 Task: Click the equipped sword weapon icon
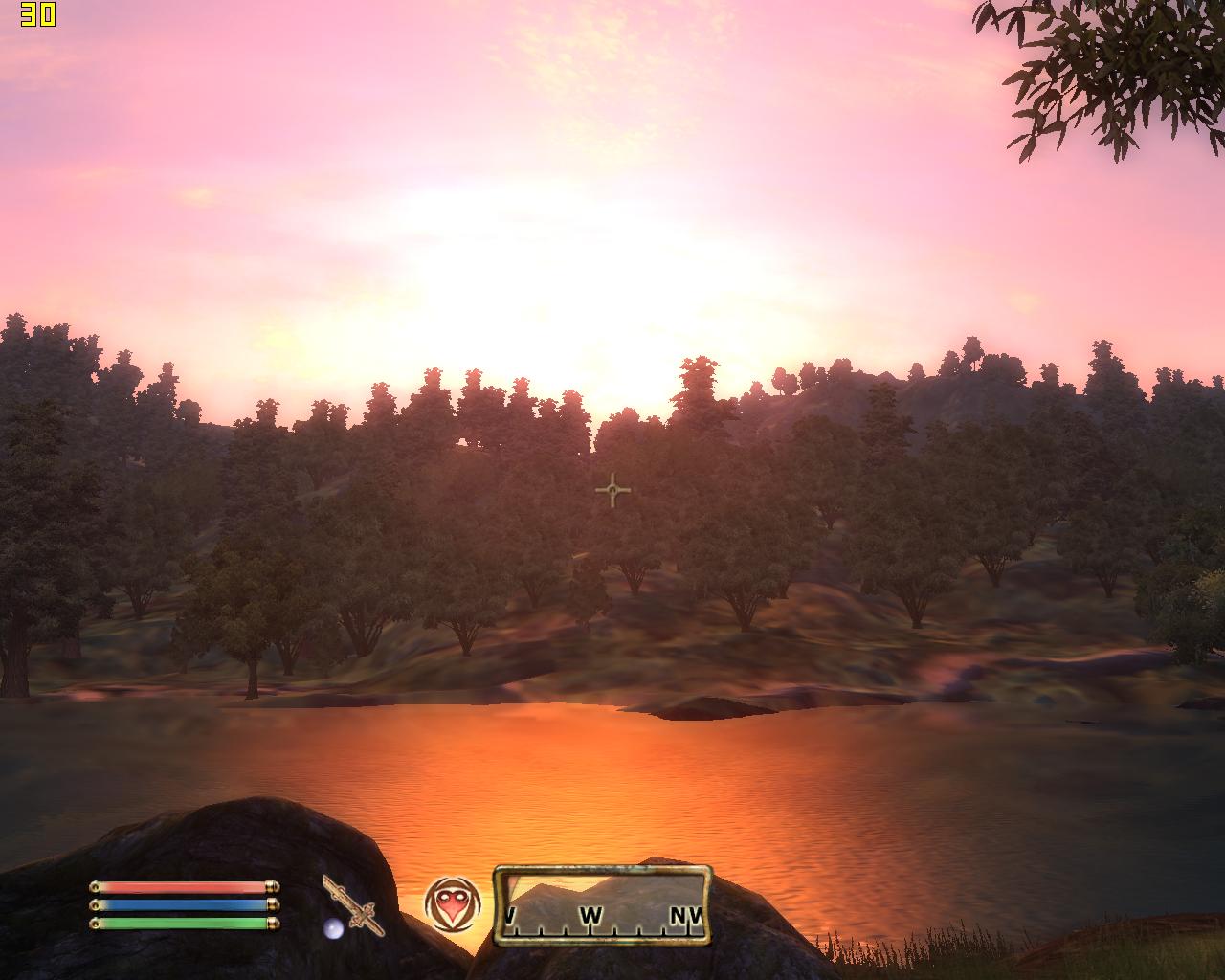[352, 905]
